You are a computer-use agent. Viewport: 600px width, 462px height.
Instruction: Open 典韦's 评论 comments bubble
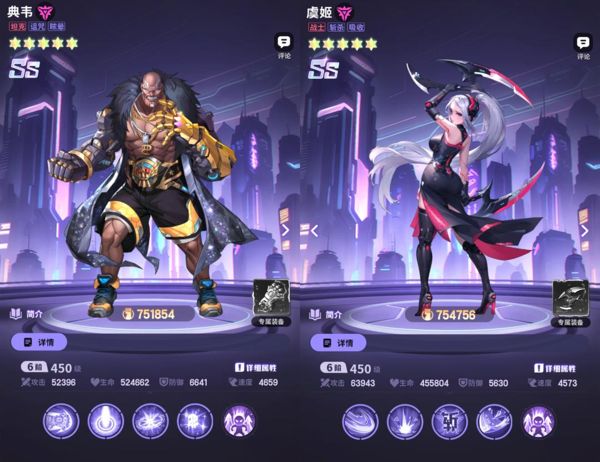pyautogui.click(x=283, y=45)
